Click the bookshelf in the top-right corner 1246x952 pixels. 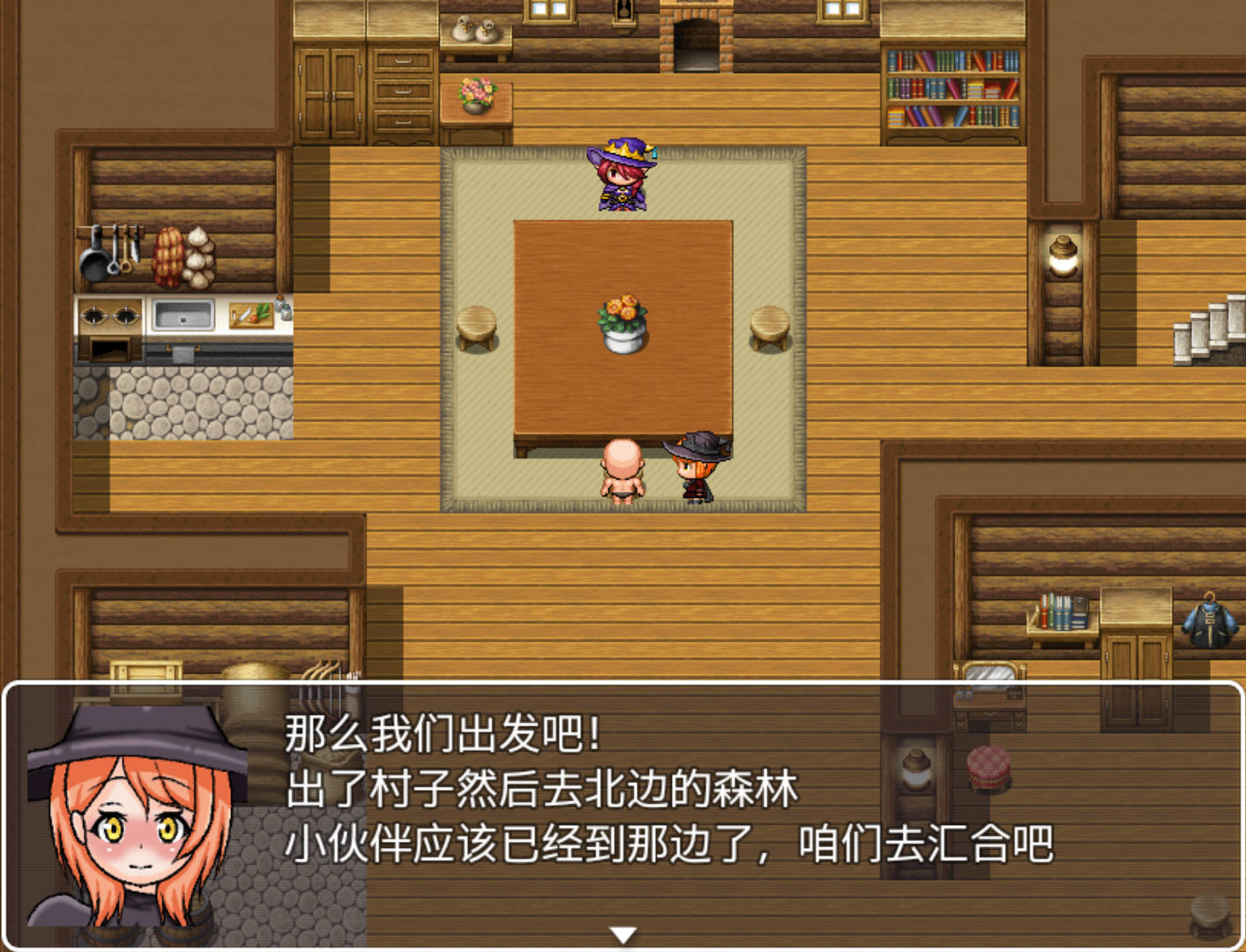(x=952, y=84)
